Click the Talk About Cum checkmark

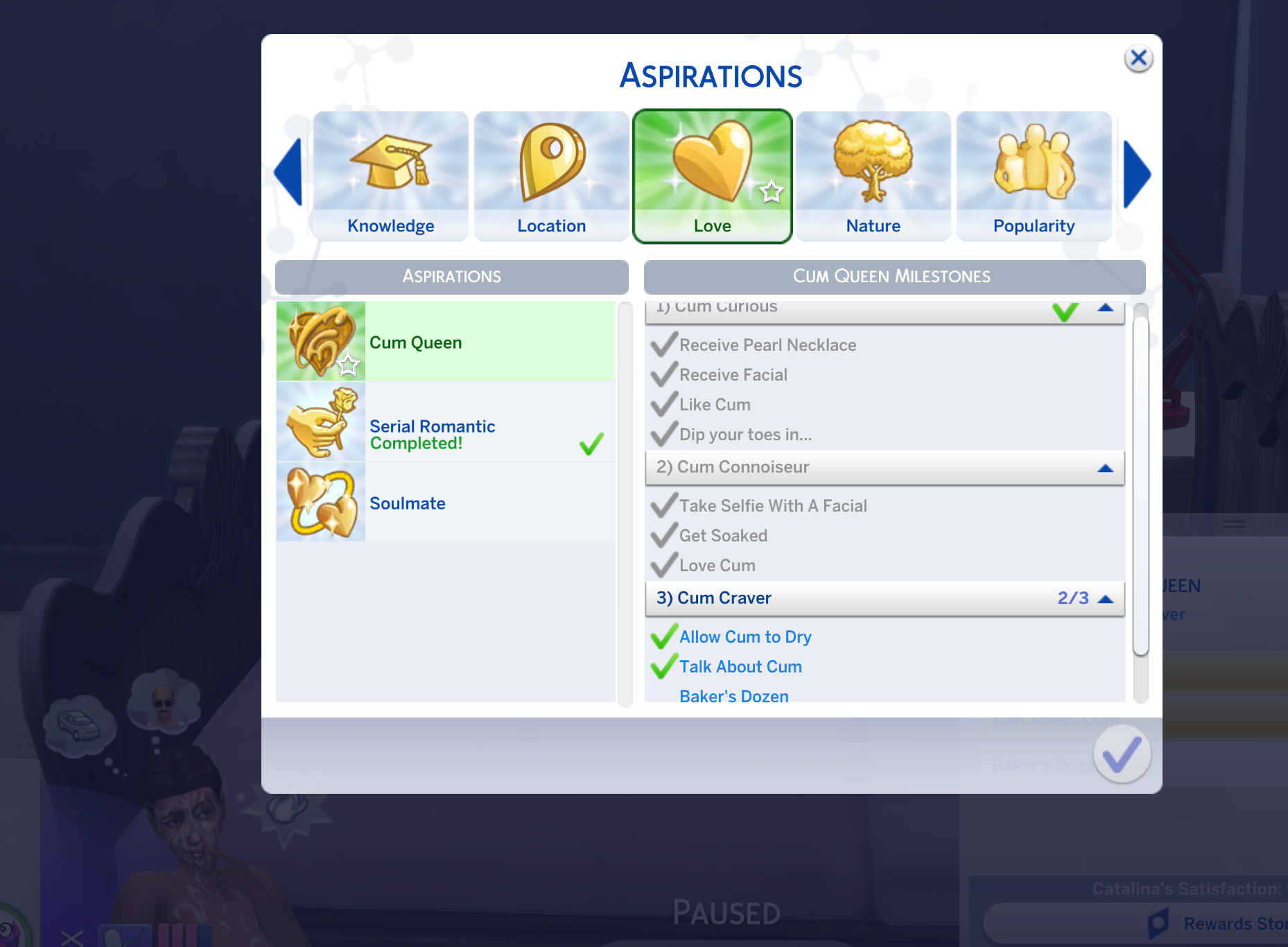click(x=663, y=666)
